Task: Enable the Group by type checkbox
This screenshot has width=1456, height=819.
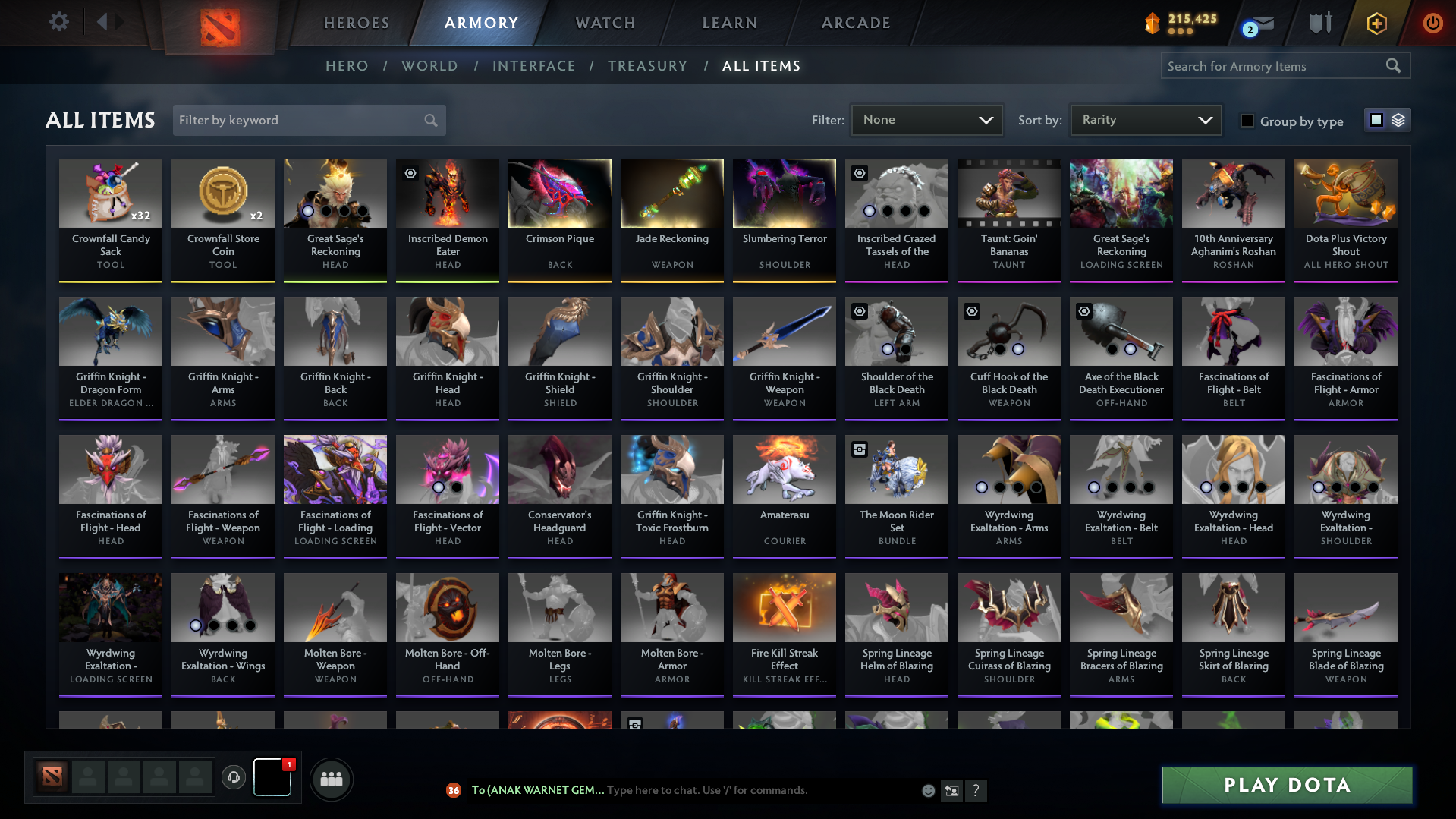Action: coord(1247,121)
